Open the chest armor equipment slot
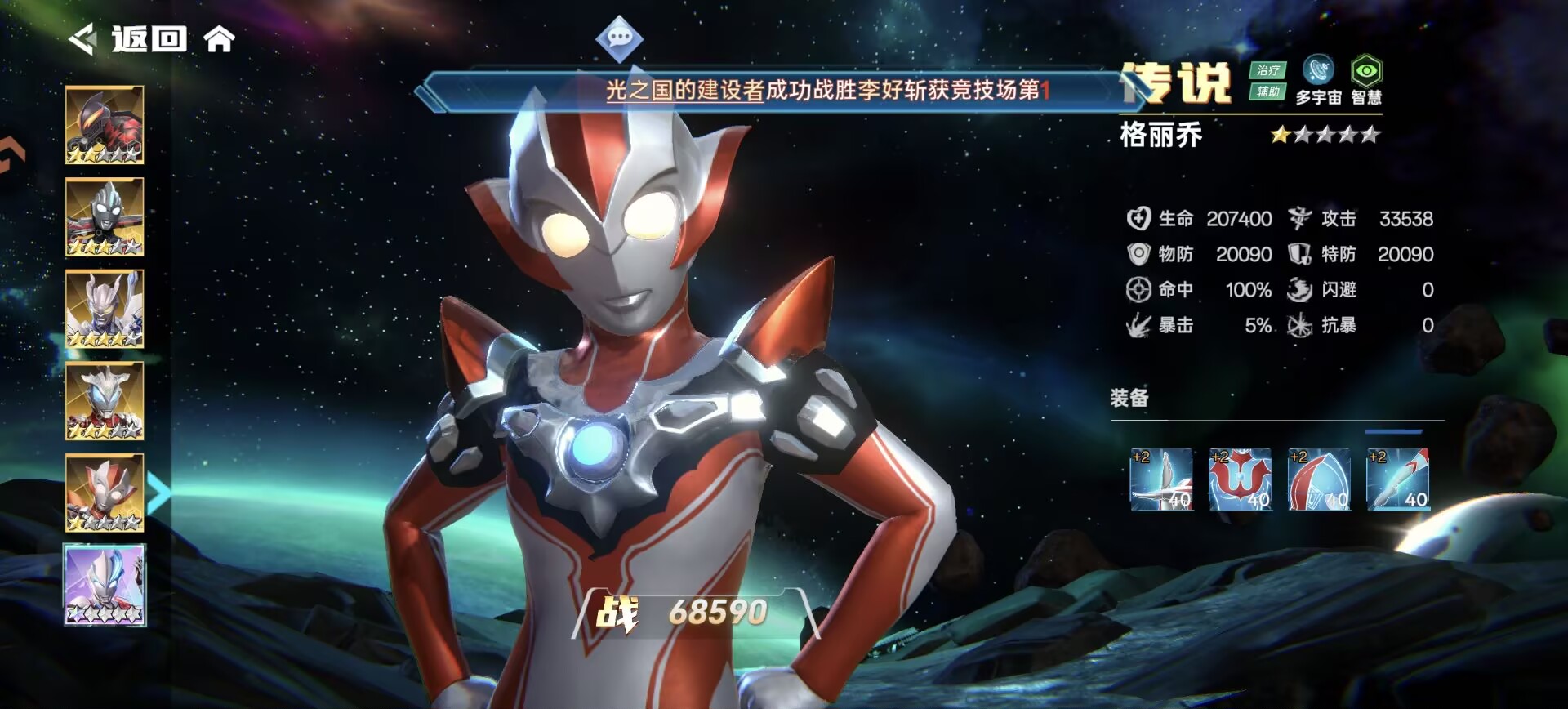 tap(1240, 479)
